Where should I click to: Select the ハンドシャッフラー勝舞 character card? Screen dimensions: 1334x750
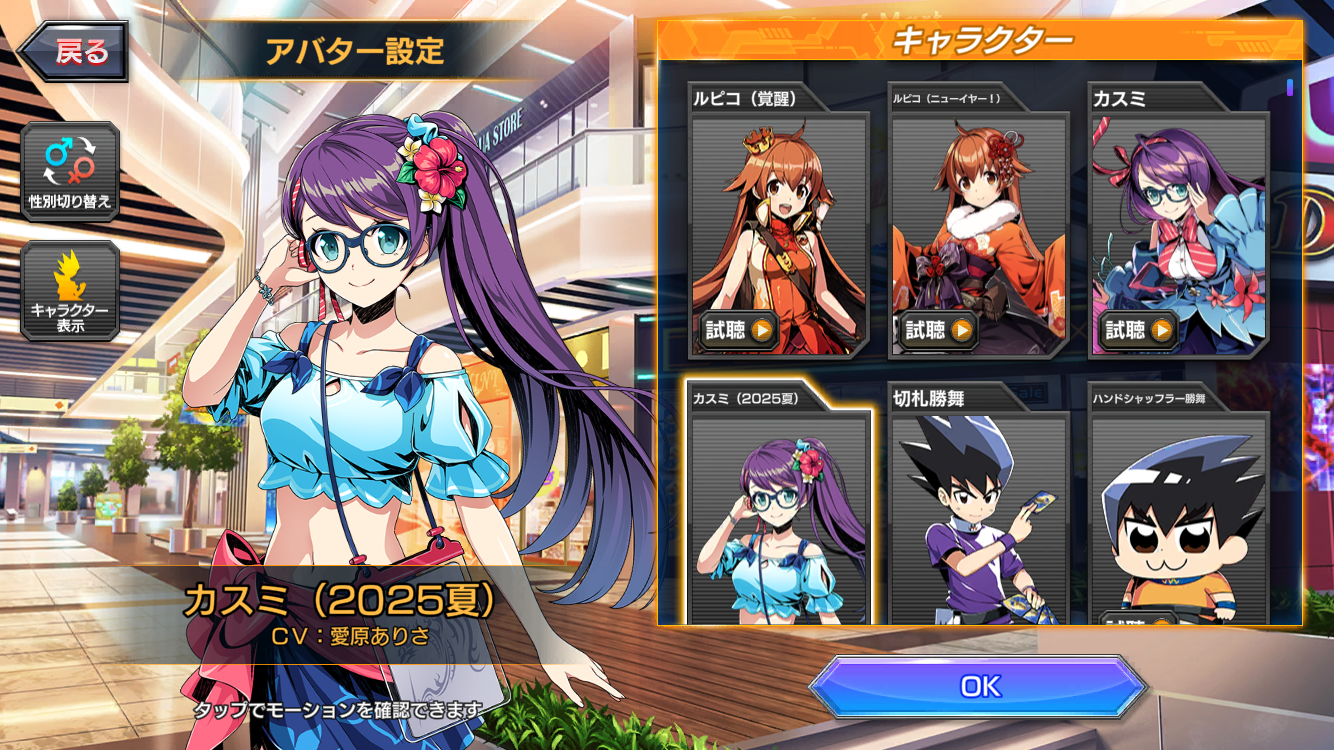pyautogui.click(x=1178, y=510)
